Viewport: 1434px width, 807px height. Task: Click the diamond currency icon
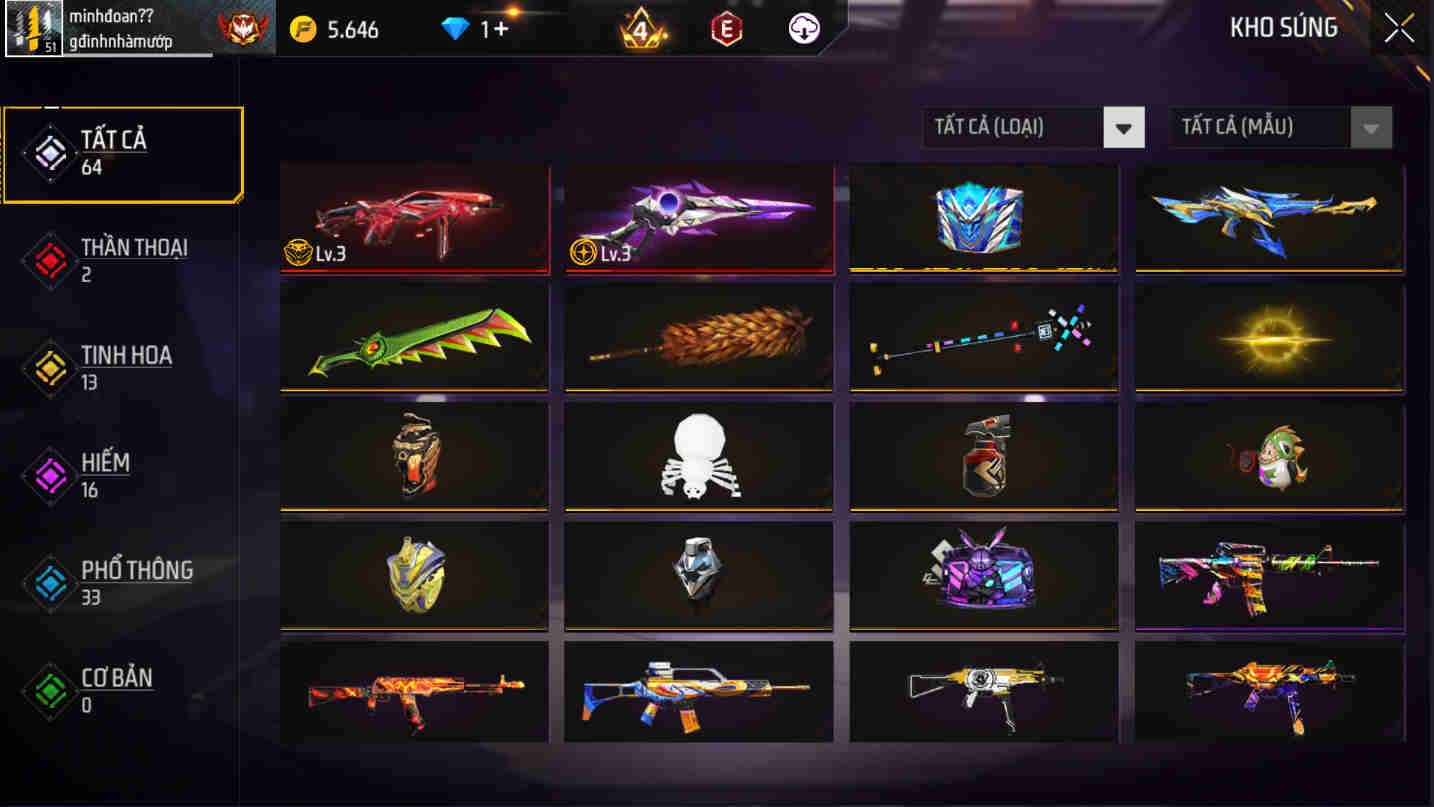452,28
